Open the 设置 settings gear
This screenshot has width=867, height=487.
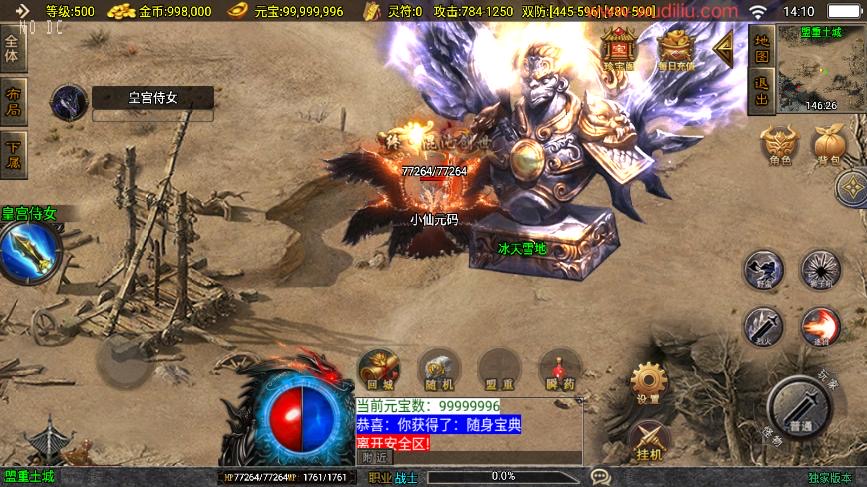tap(648, 382)
